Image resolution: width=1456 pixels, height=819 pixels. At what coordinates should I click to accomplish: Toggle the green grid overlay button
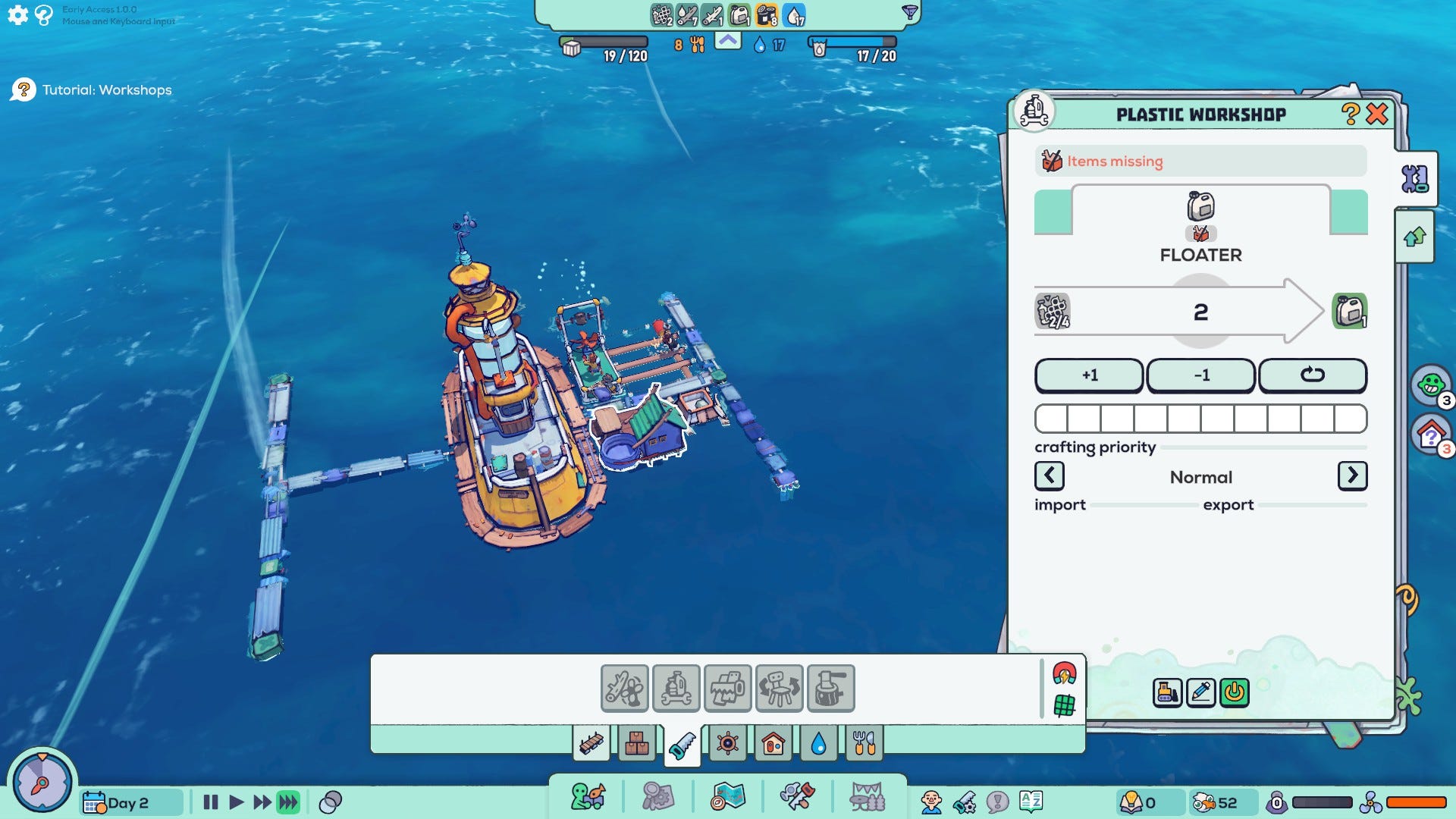(1064, 706)
